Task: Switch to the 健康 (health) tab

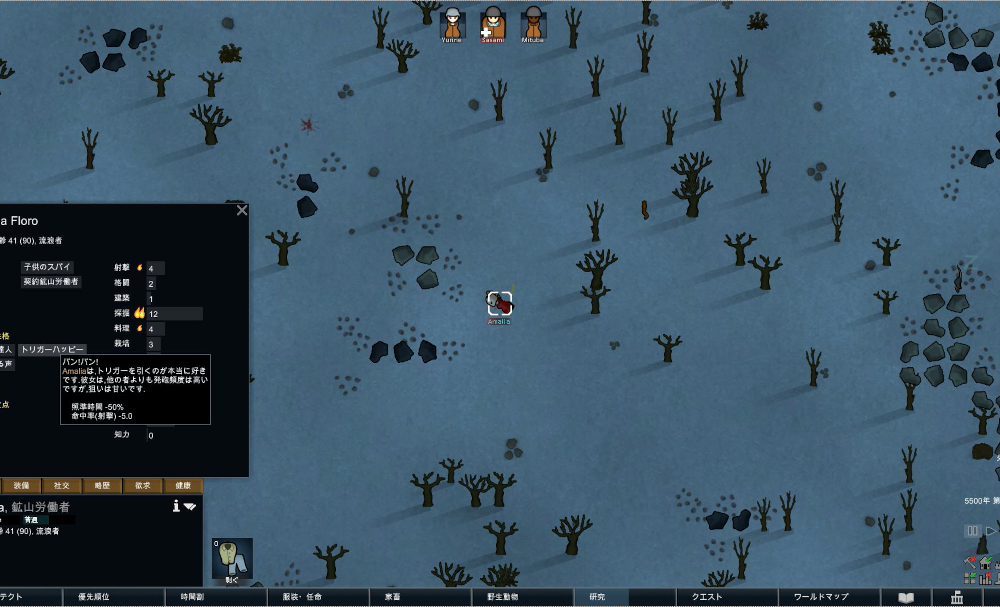Action: tap(183, 485)
